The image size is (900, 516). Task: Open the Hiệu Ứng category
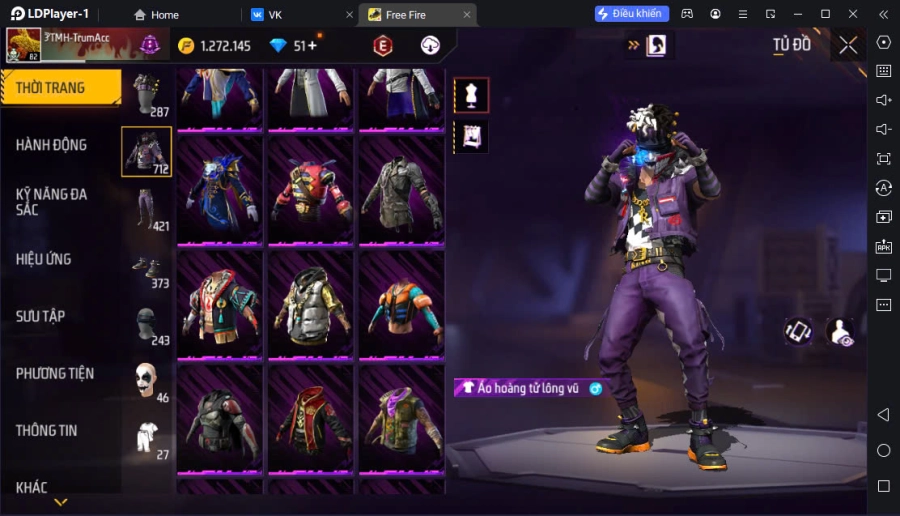44,259
